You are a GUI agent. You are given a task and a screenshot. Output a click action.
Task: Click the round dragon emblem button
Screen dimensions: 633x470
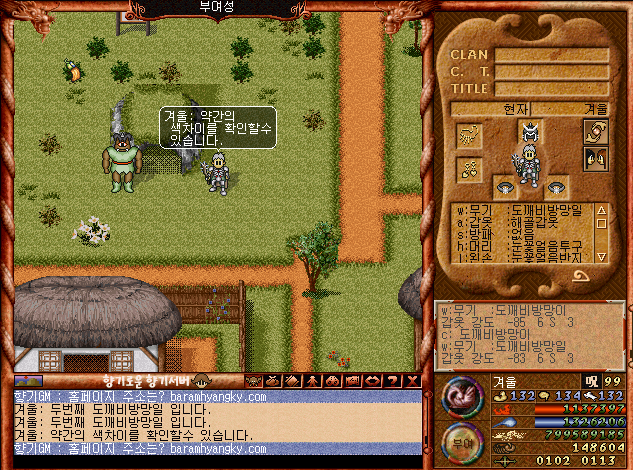tap(461, 396)
